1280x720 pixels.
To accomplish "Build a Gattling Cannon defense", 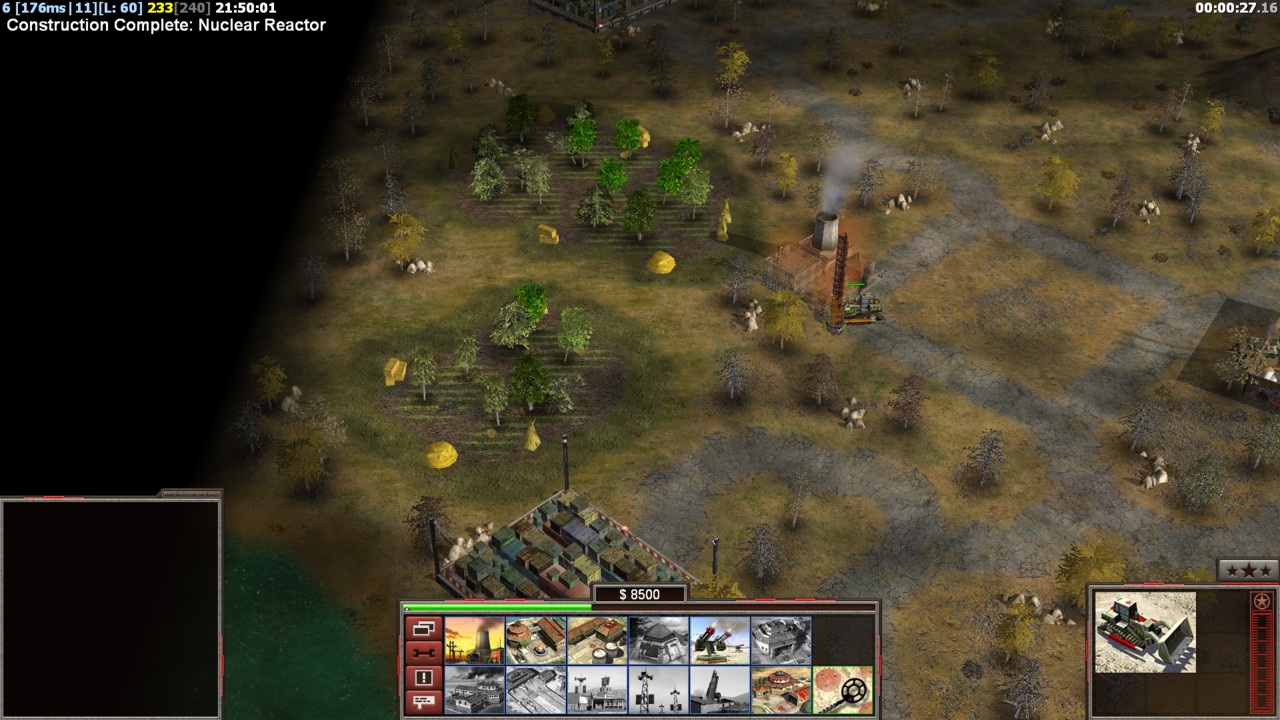I will point(719,640).
